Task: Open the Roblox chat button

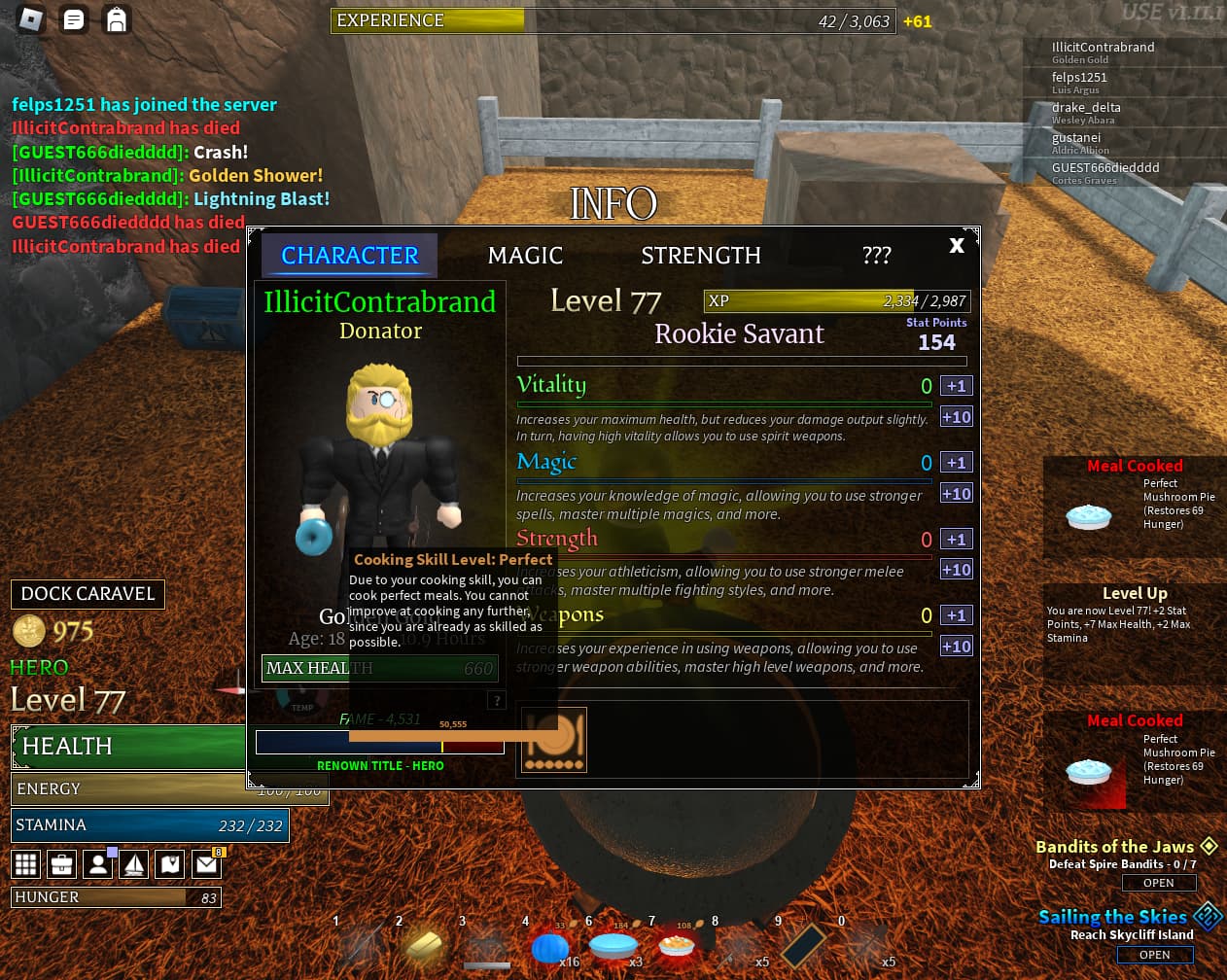Action: (73, 19)
